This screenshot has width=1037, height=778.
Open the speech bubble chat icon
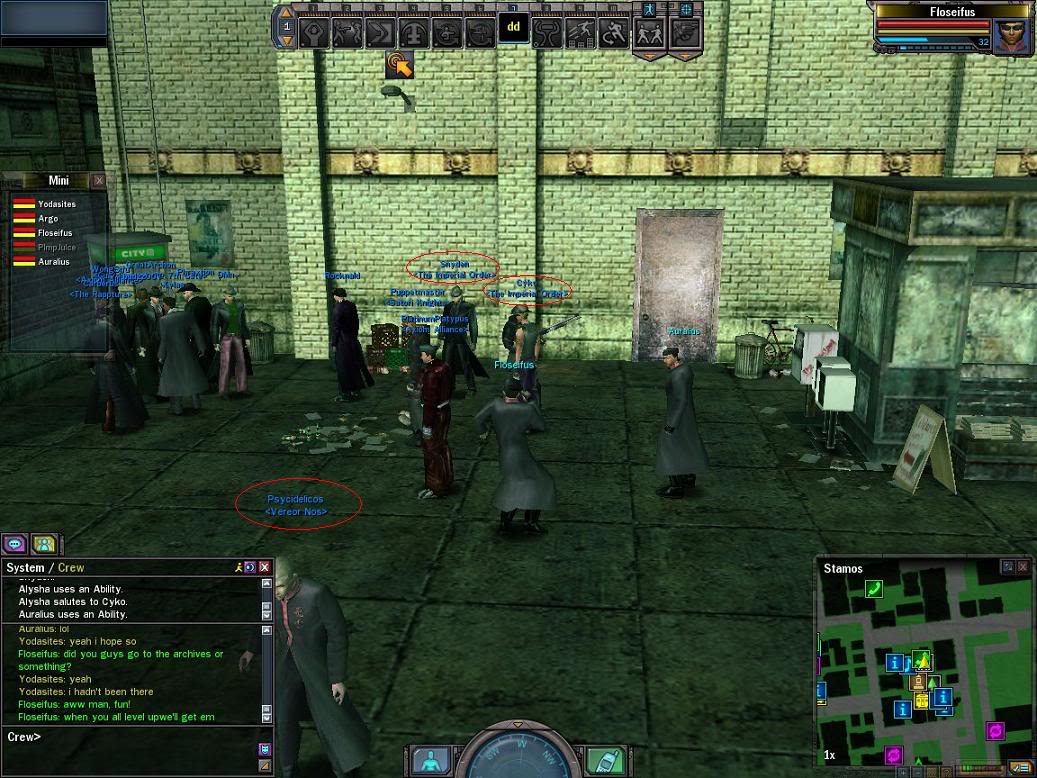14,544
